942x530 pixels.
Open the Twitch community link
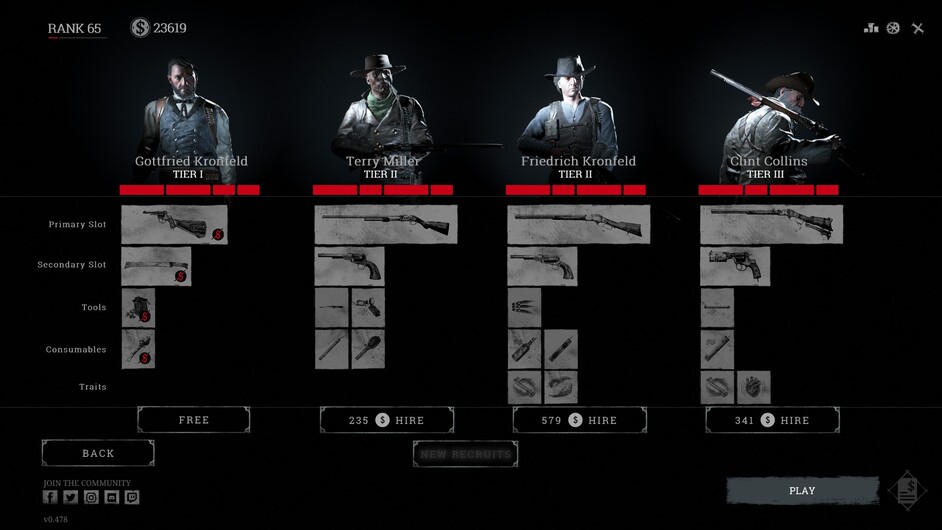132,497
